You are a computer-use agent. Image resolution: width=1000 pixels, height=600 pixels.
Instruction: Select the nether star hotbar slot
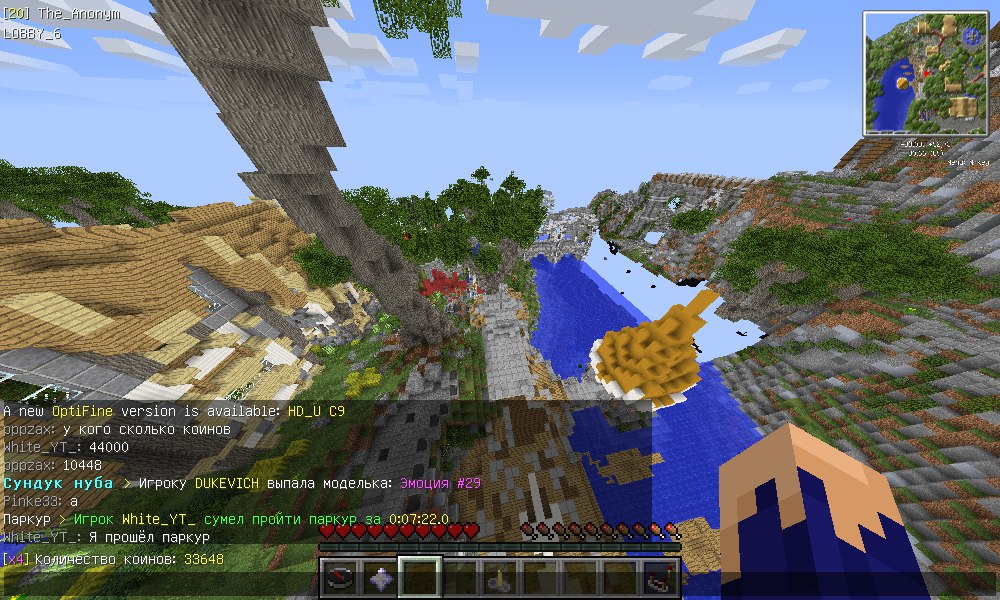380,578
